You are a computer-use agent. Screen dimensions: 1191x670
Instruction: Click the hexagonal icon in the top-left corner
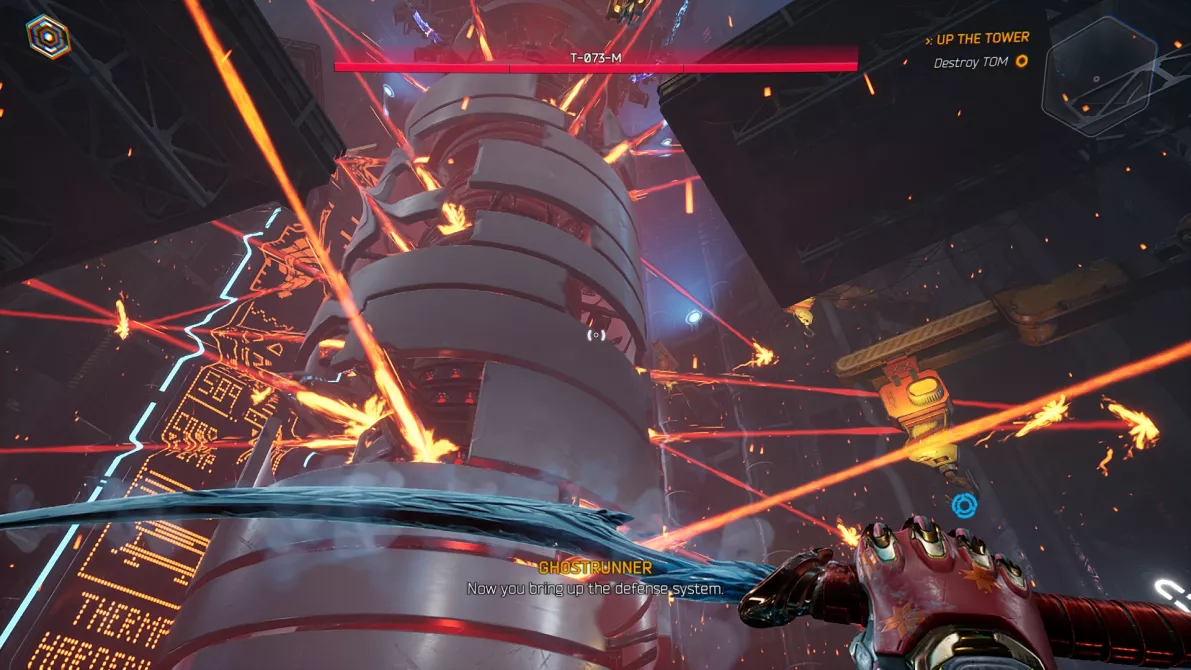point(48,36)
